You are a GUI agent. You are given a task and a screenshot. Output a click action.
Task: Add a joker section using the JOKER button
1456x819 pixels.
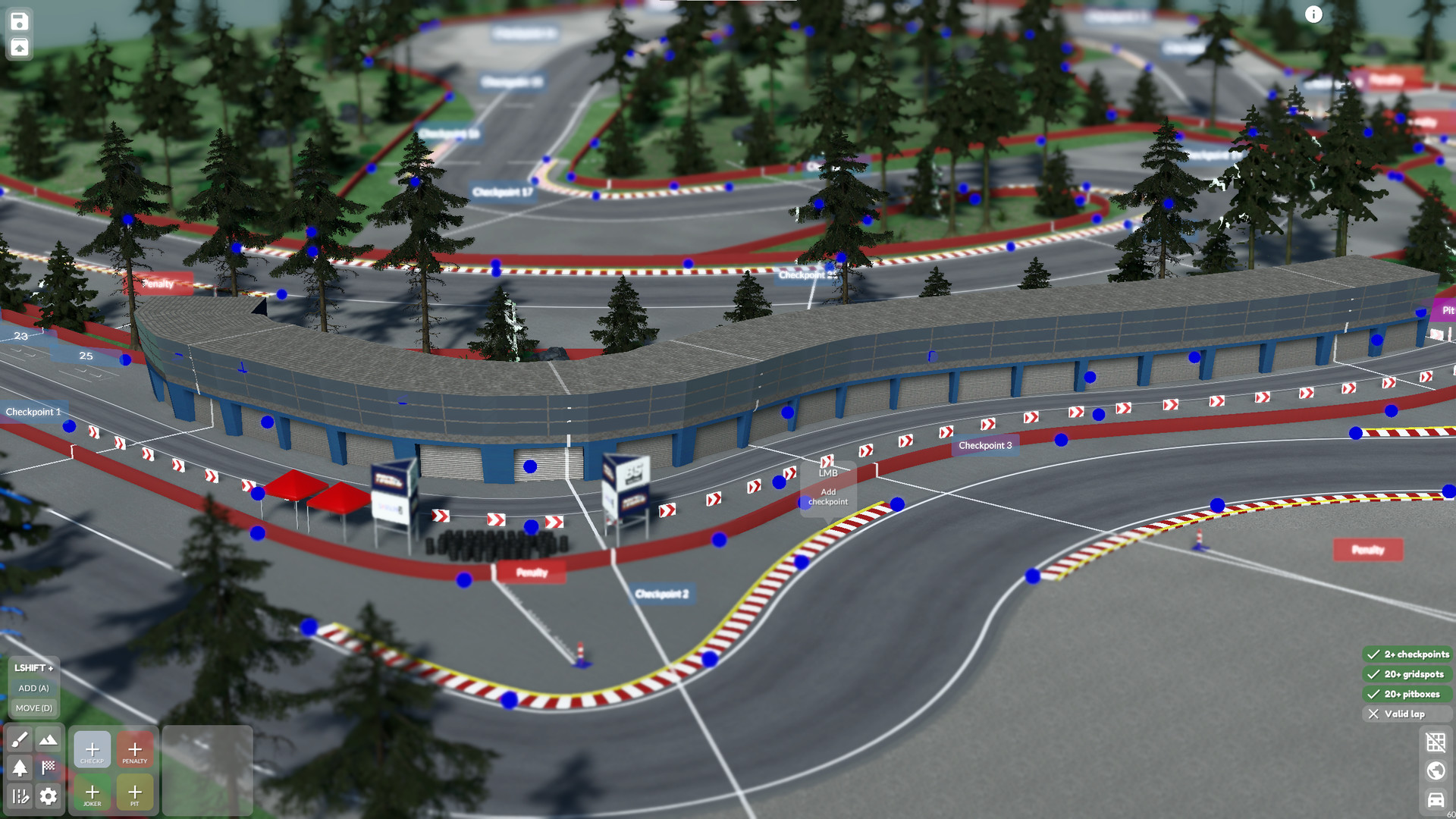click(x=92, y=792)
